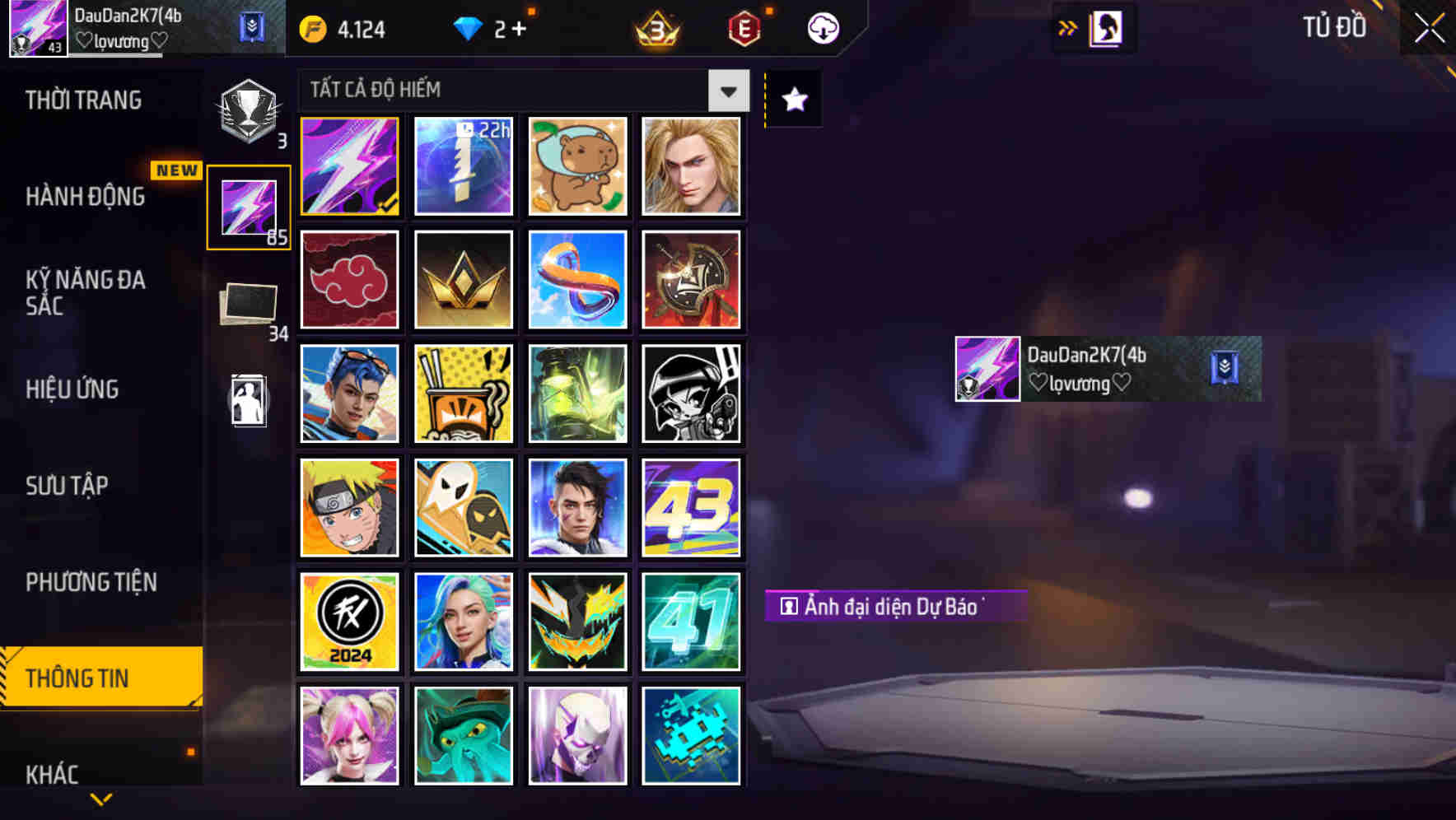Expand the sidebar with the bottom chevron arrow
The width and height of the screenshot is (1456, 820).
pos(100,797)
